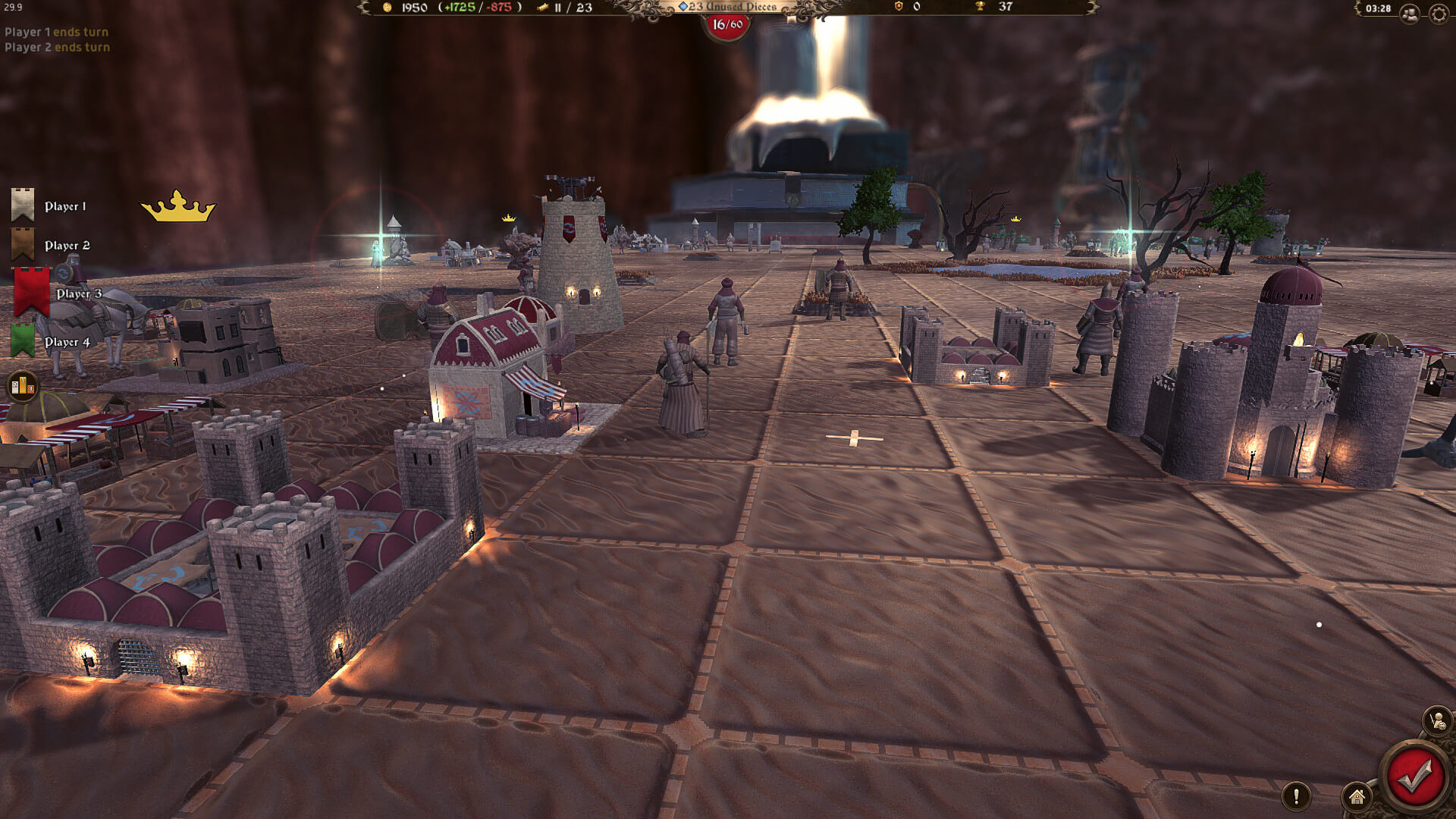Click the unit with arrow icon button

coord(1437,720)
